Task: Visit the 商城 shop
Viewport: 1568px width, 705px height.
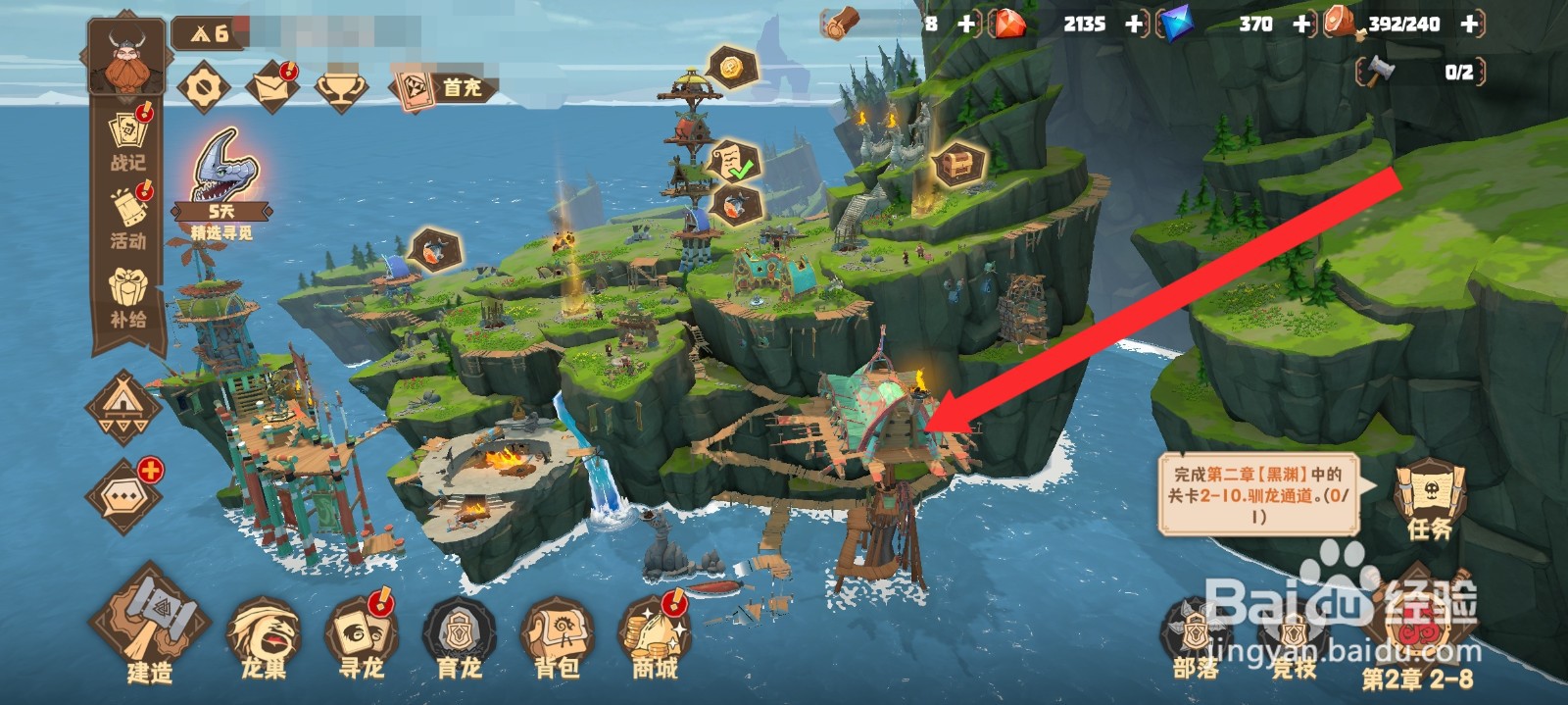Action: (x=655, y=637)
